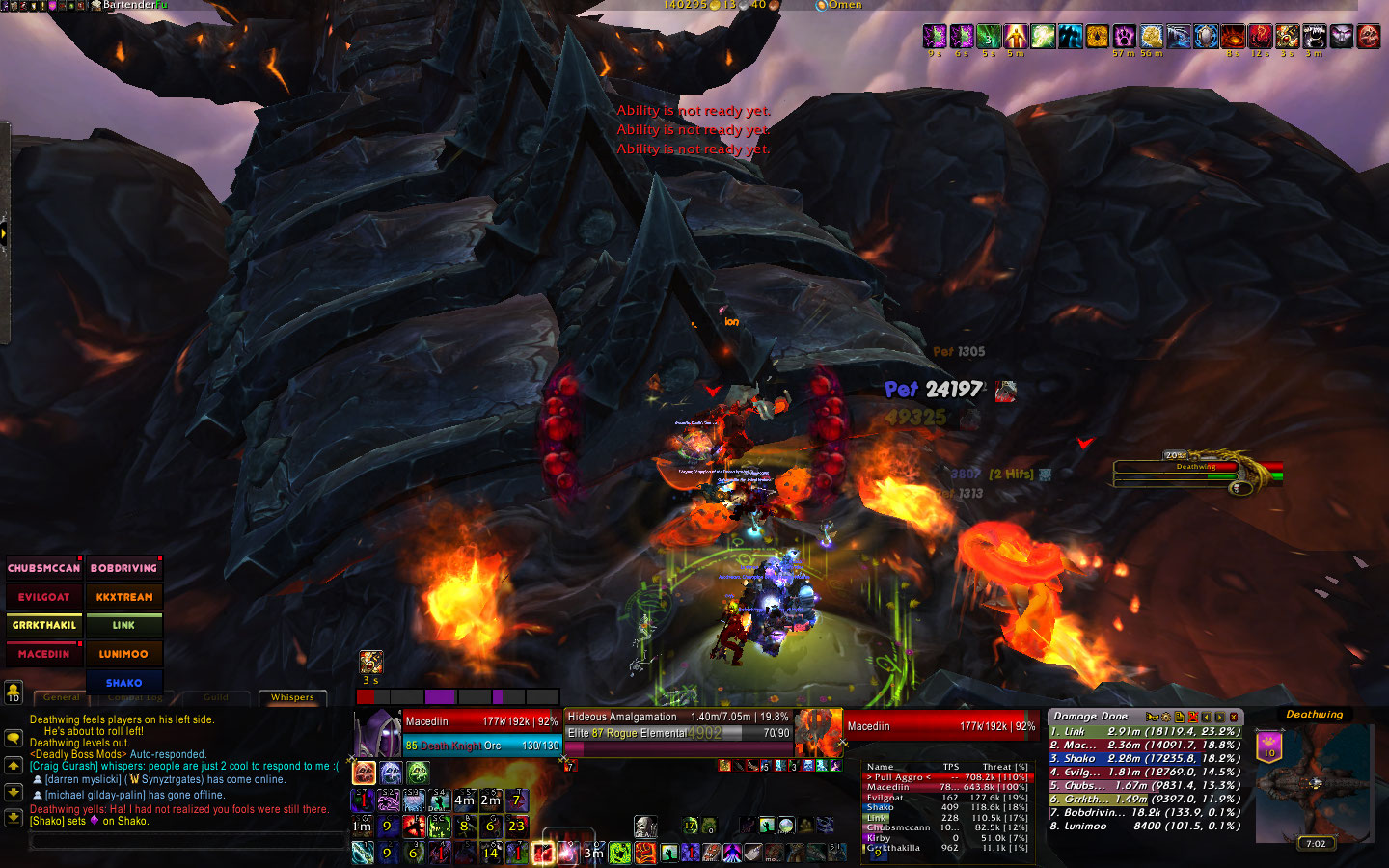This screenshot has height=868, width=1389.
Task: Open the General chat tab
Action: click(x=62, y=697)
